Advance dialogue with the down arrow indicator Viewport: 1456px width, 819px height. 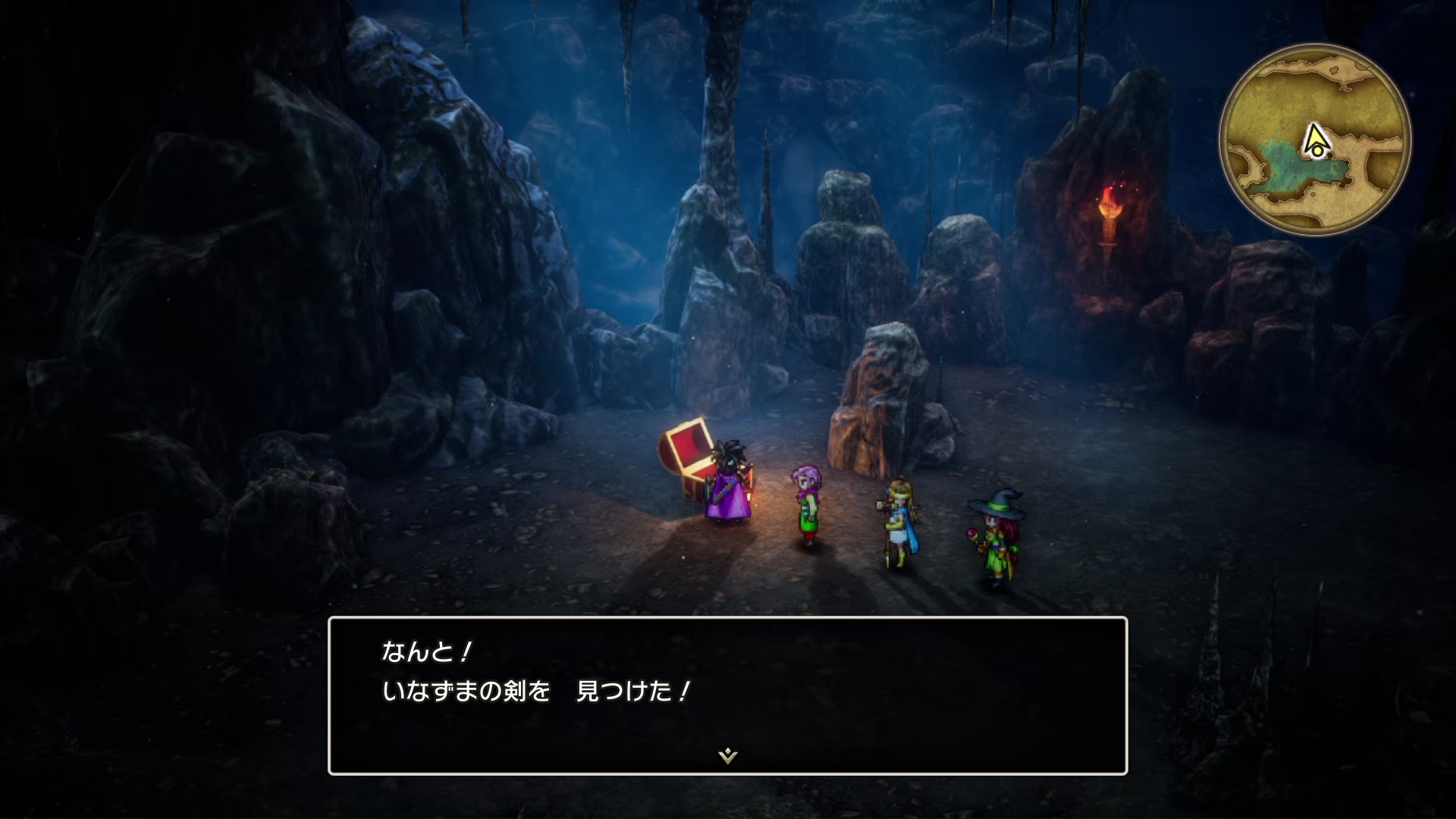click(727, 755)
